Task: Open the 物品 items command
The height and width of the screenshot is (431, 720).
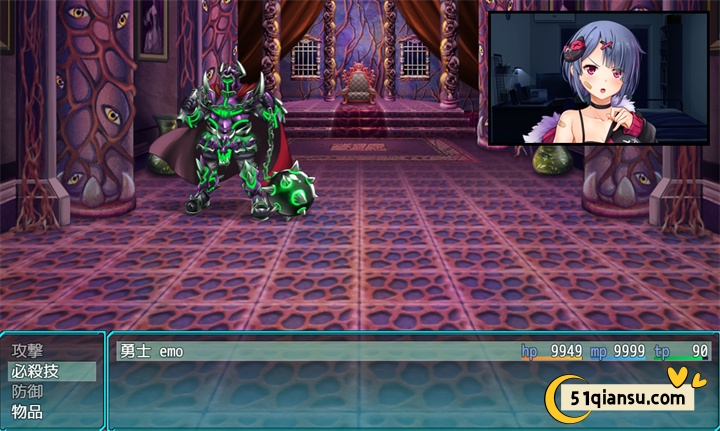Action: click(28, 411)
